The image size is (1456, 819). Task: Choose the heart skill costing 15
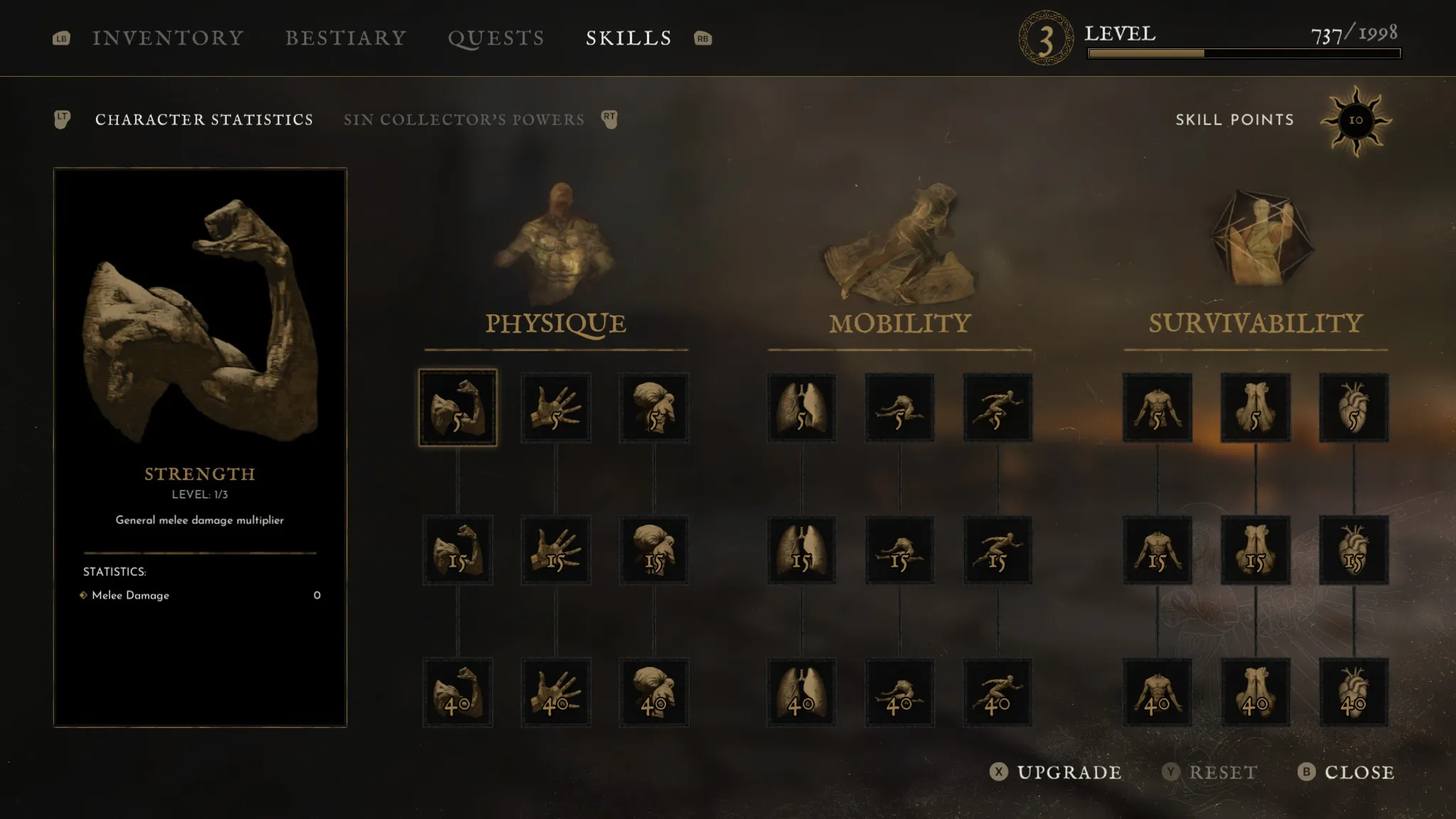coord(1354,550)
